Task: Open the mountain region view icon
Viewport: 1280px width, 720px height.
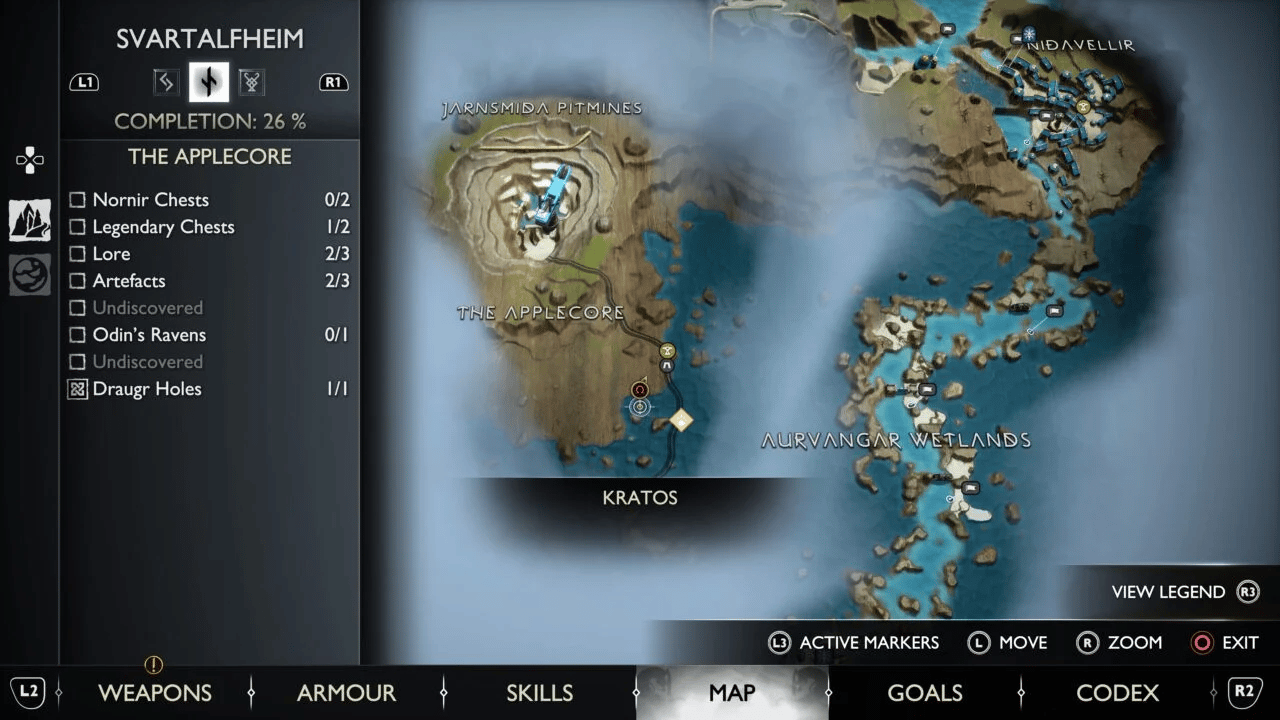Action: pos(30,220)
